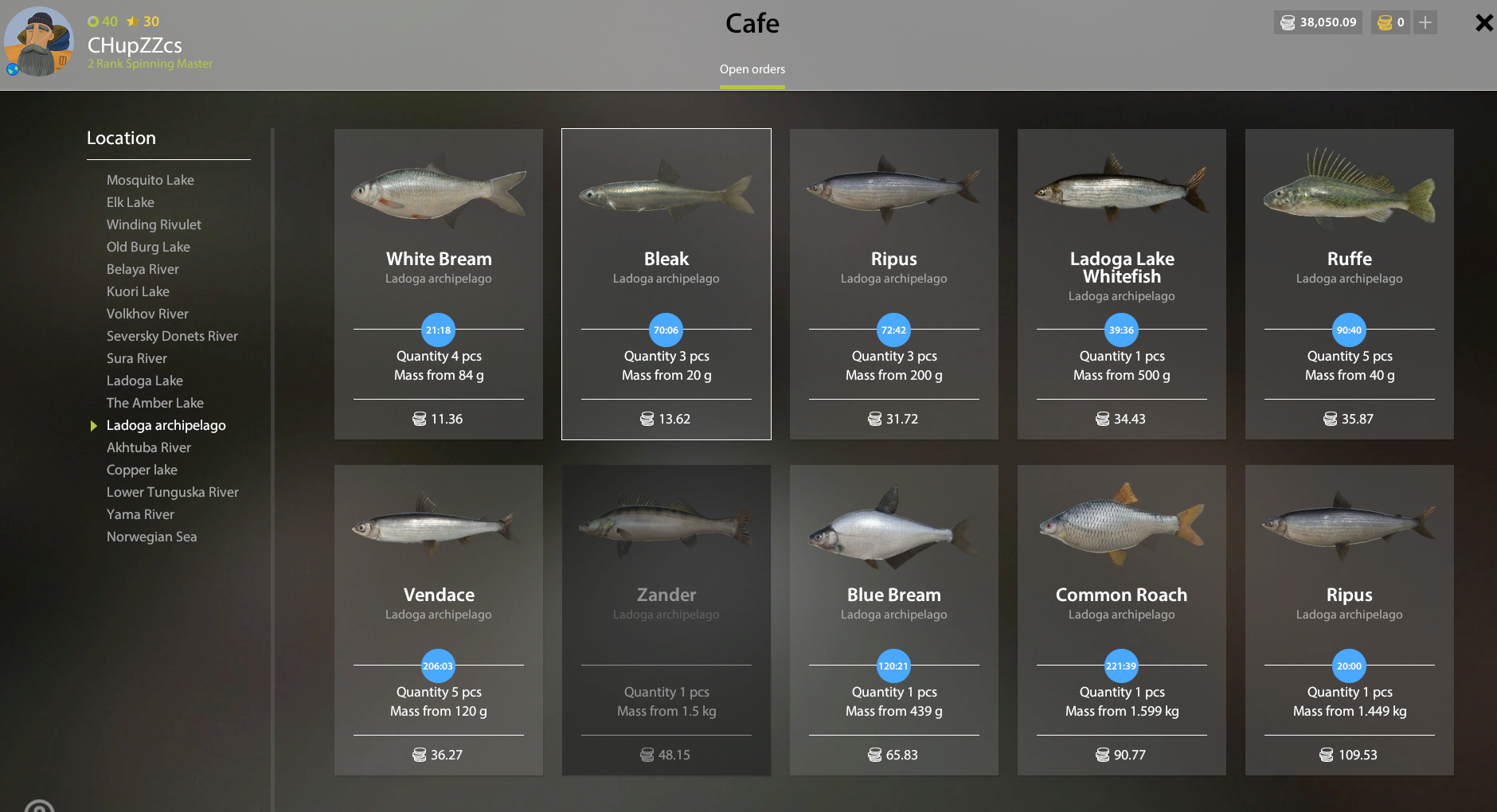The height and width of the screenshot is (812, 1497).
Task: Choose the Ladoga Lake Whitefish order
Action: tap(1122, 284)
